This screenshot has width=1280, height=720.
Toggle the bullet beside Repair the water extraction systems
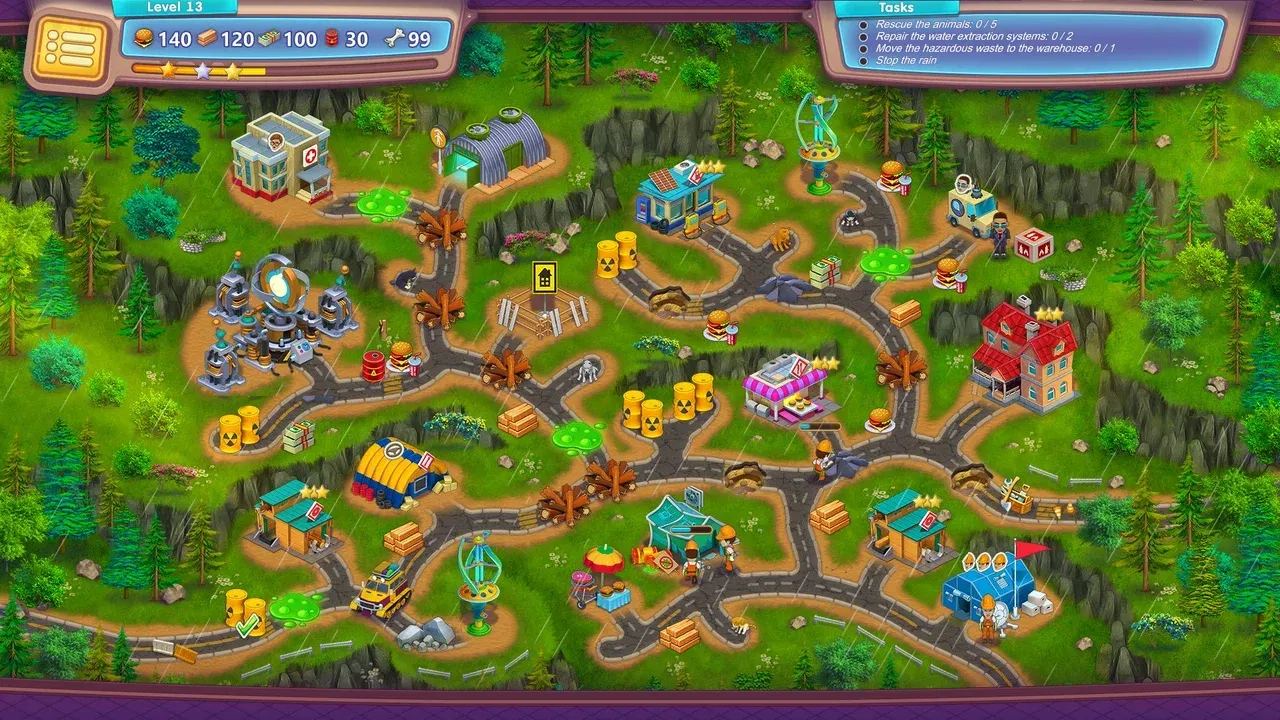point(862,36)
